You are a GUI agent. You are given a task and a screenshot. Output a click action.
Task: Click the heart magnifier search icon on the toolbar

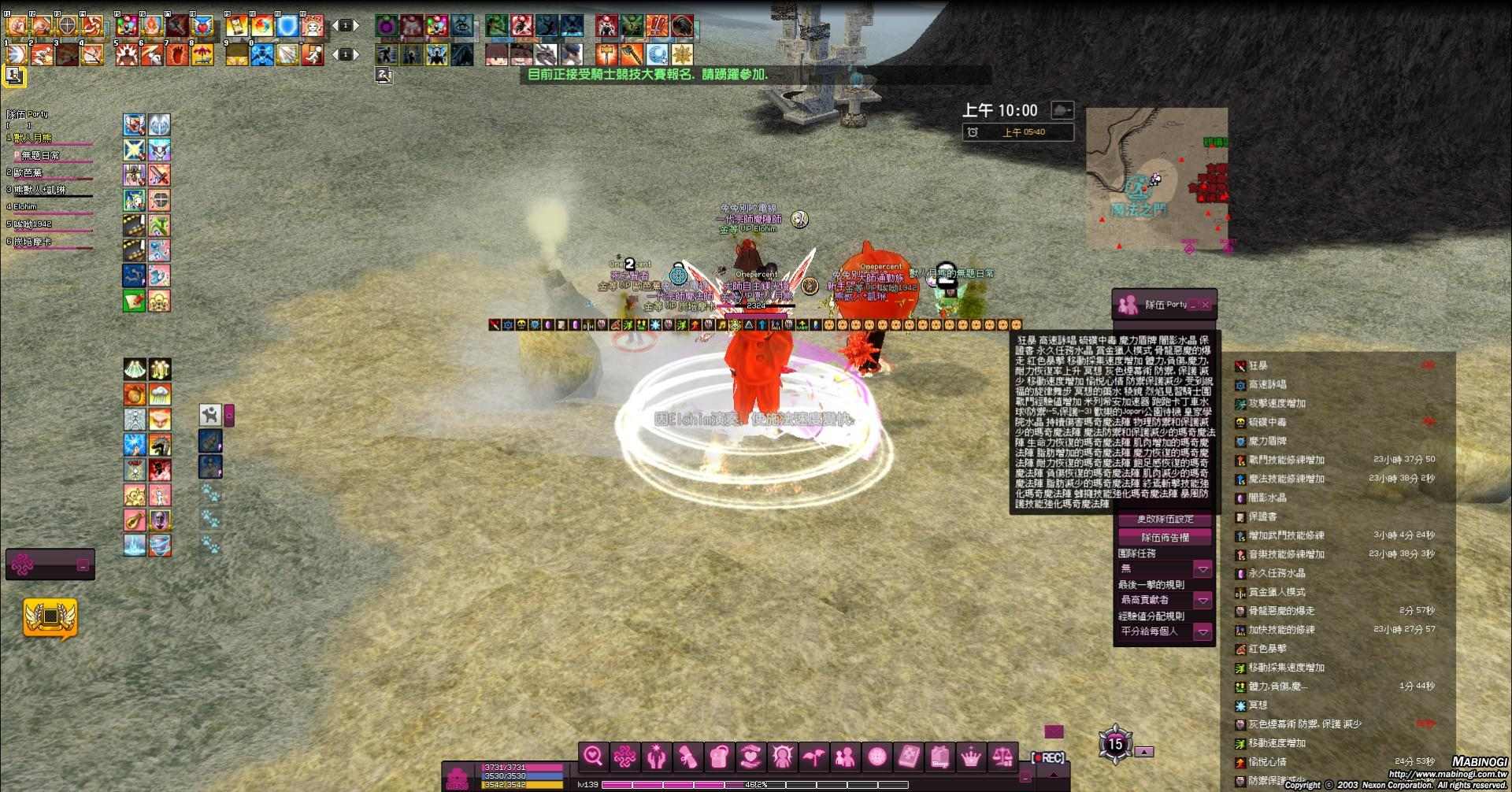pyautogui.click(x=593, y=757)
